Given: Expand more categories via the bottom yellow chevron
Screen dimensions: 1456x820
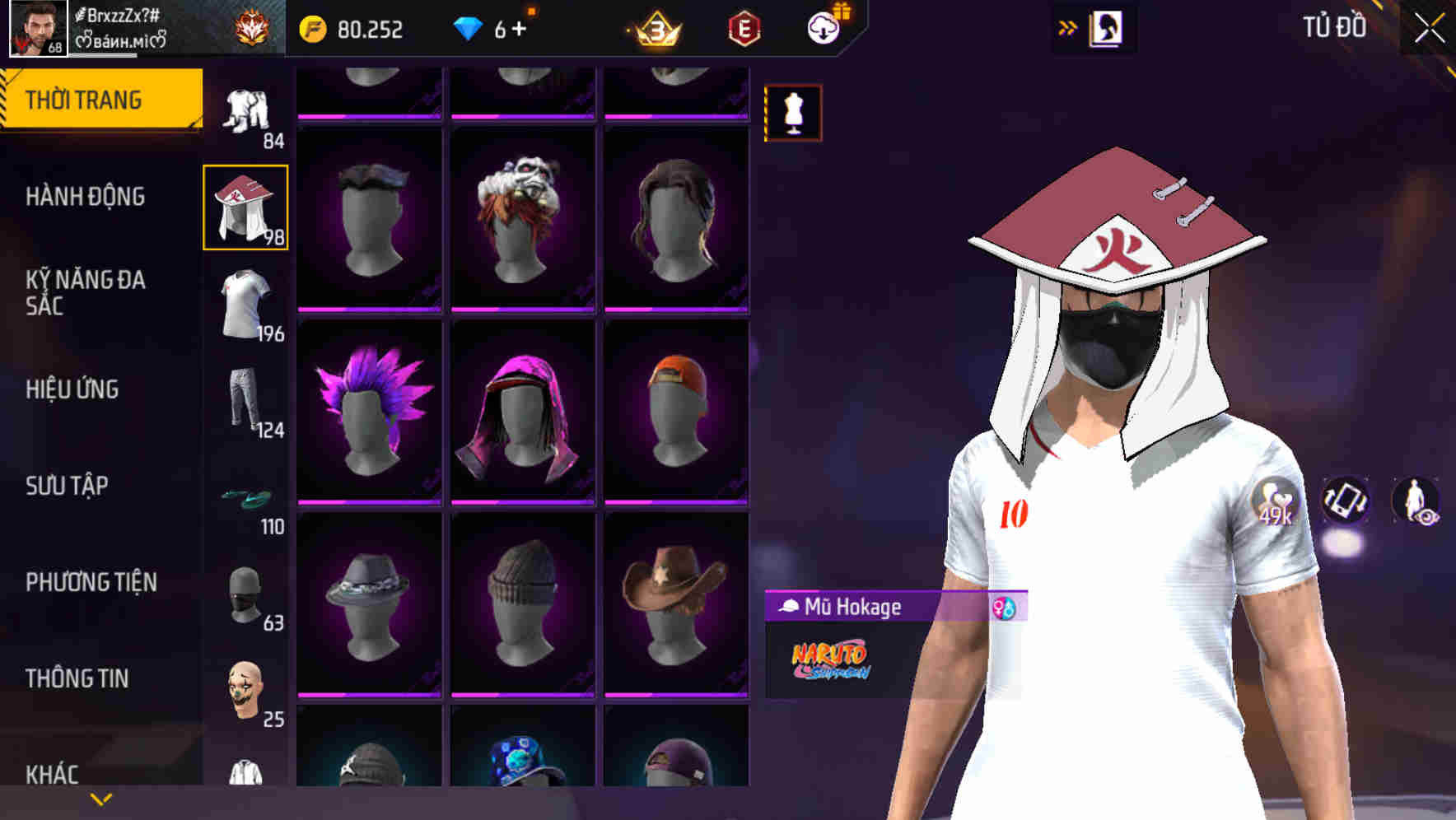Looking at the screenshot, I should tap(100, 799).
